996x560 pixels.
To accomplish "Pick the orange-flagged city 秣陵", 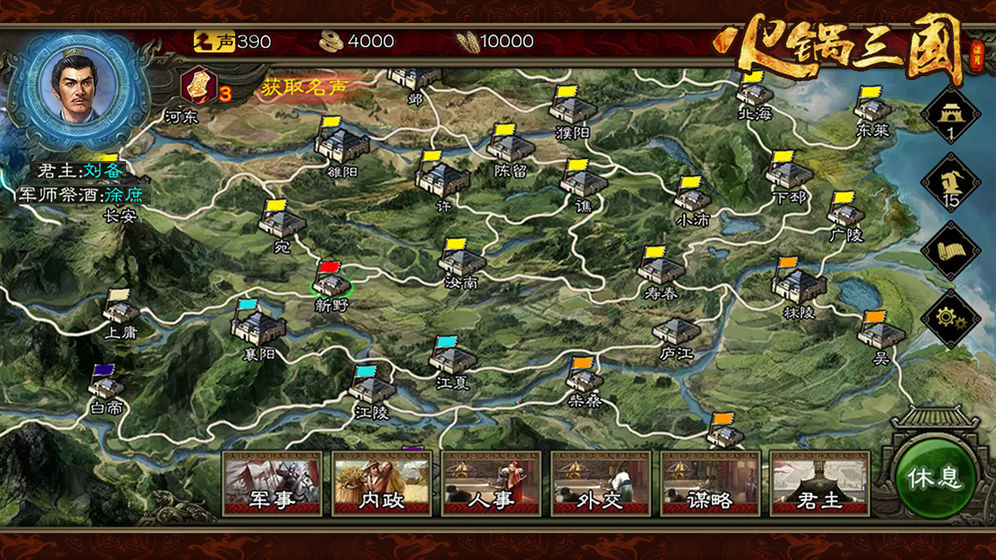I will [799, 287].
